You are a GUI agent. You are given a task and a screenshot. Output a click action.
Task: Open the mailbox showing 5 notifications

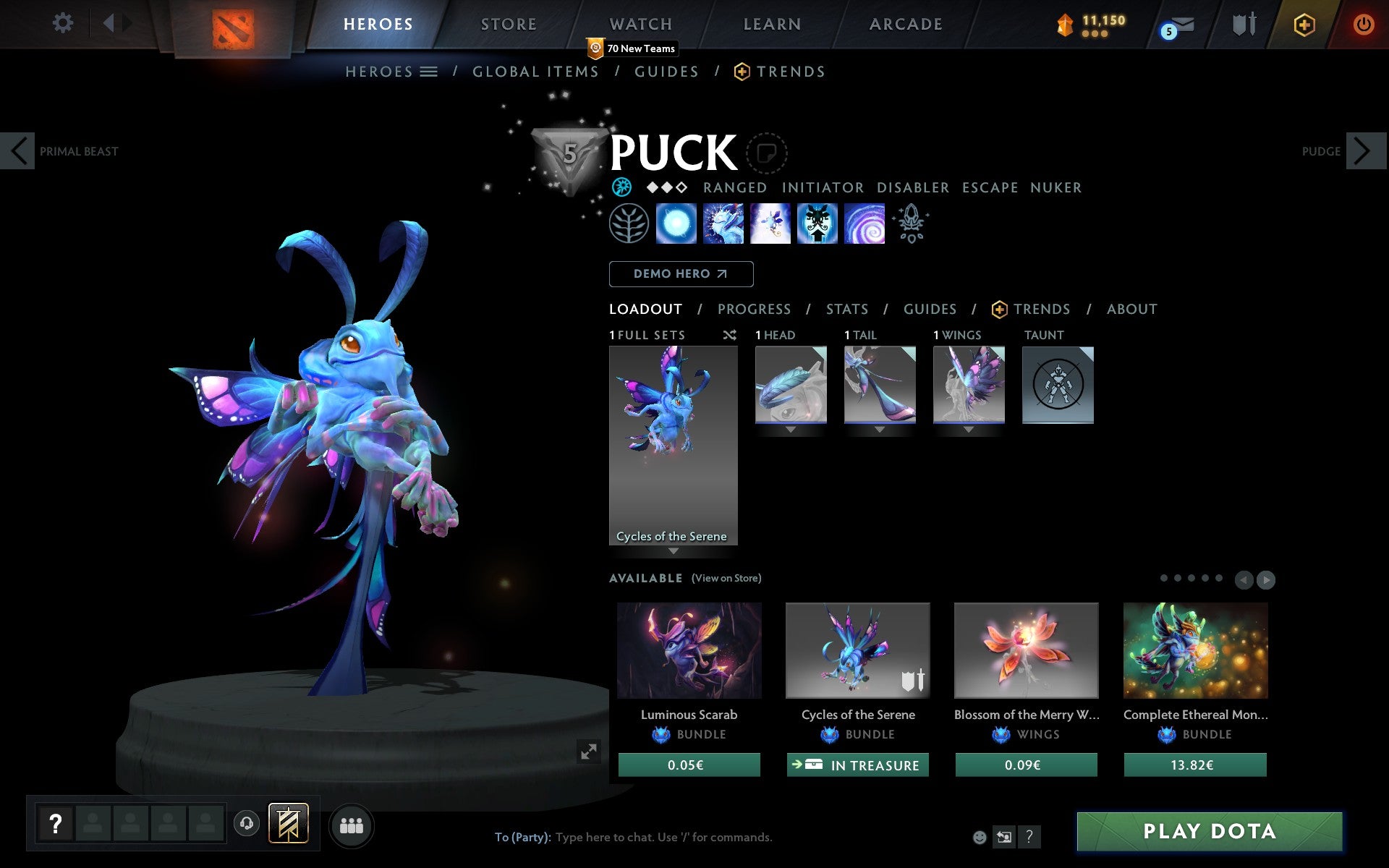tap(1178, 25)
